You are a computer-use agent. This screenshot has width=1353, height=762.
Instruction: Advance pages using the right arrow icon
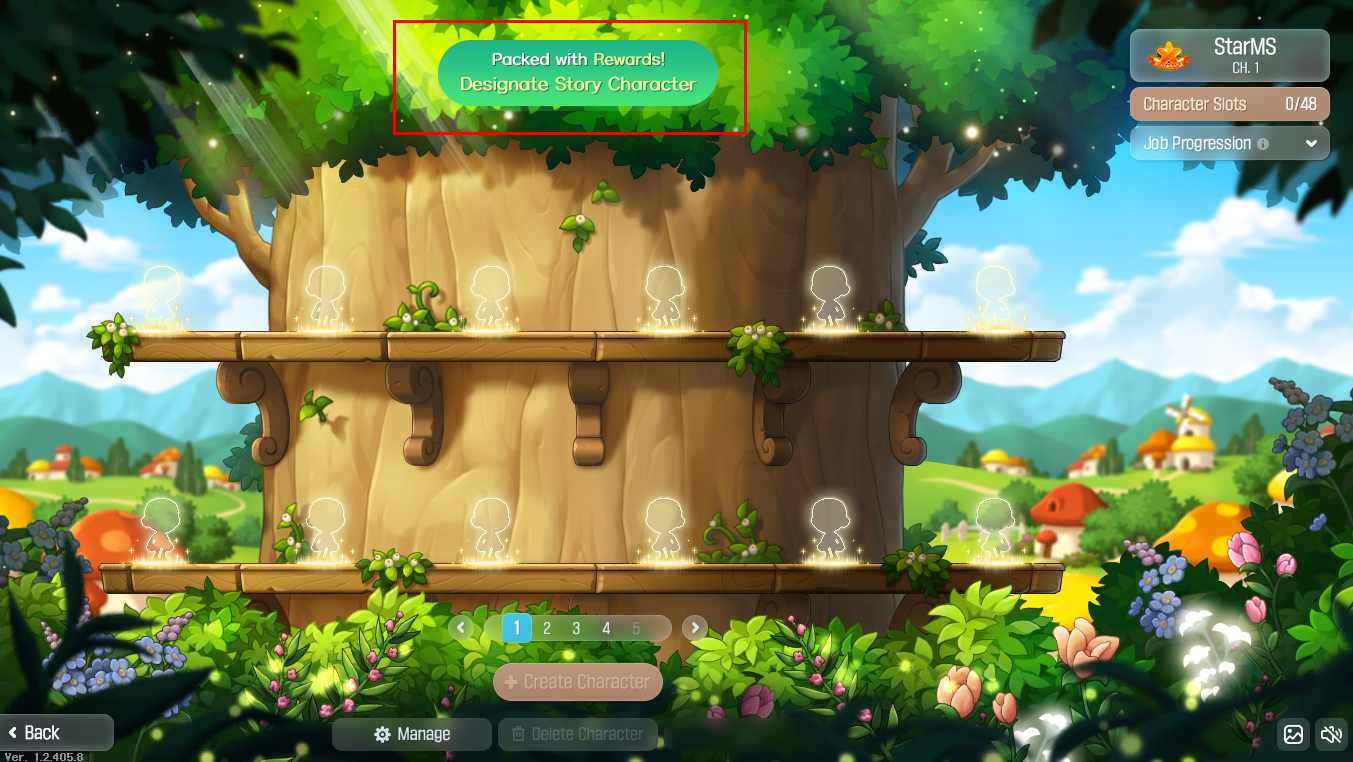[x=693, y=628]
